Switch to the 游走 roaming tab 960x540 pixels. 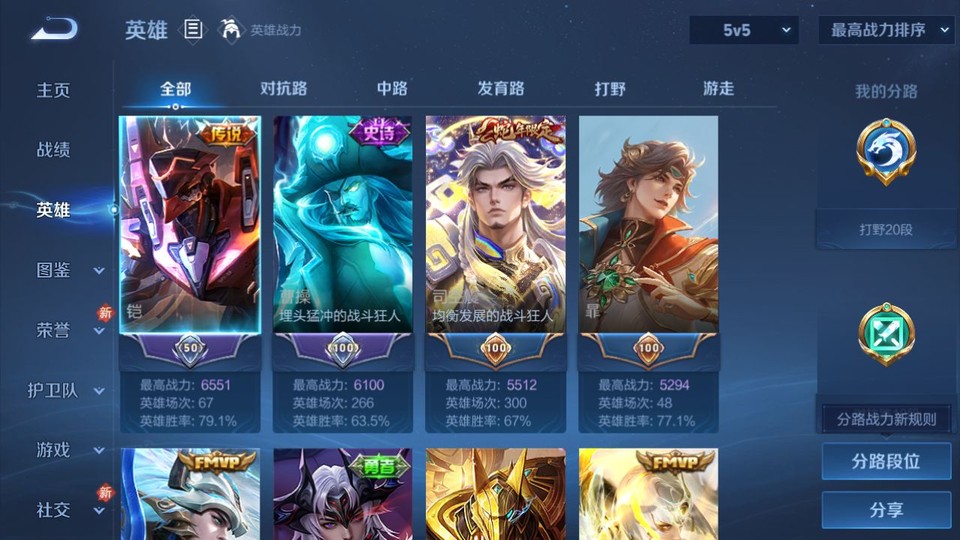[x=718, y=88]
